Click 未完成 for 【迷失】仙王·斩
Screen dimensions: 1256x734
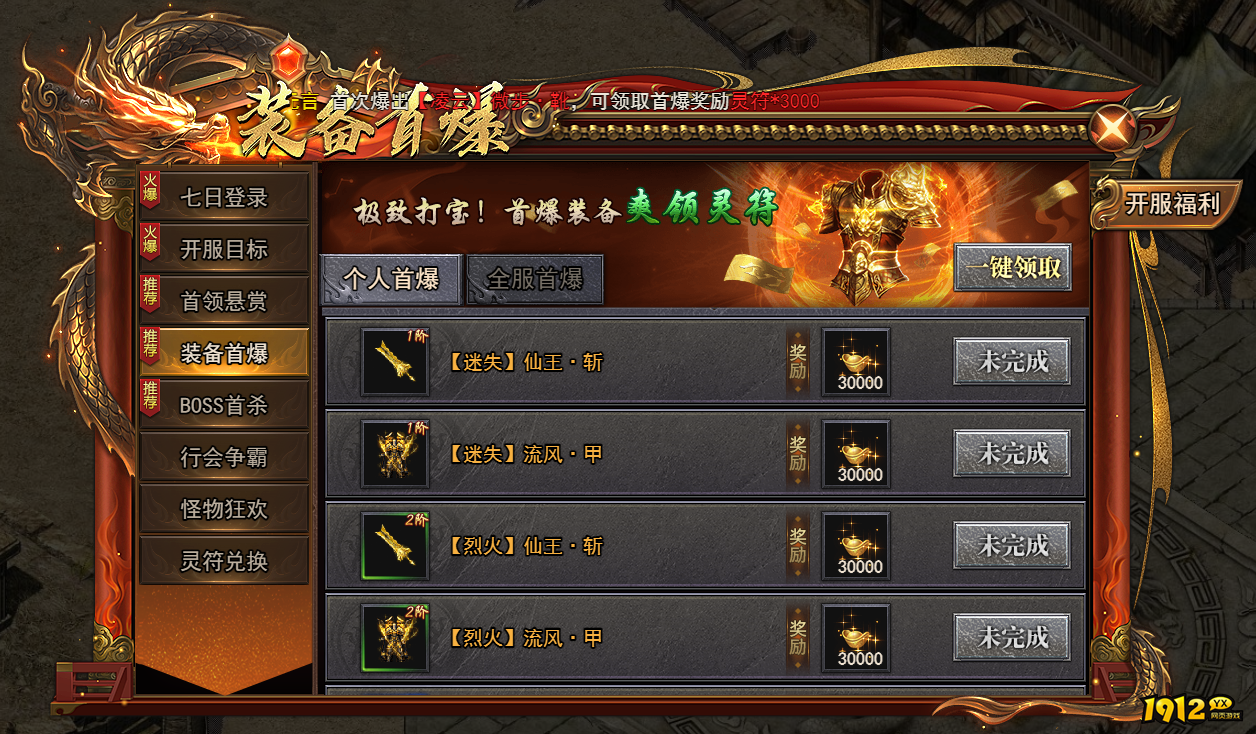tap(1012, 362)
